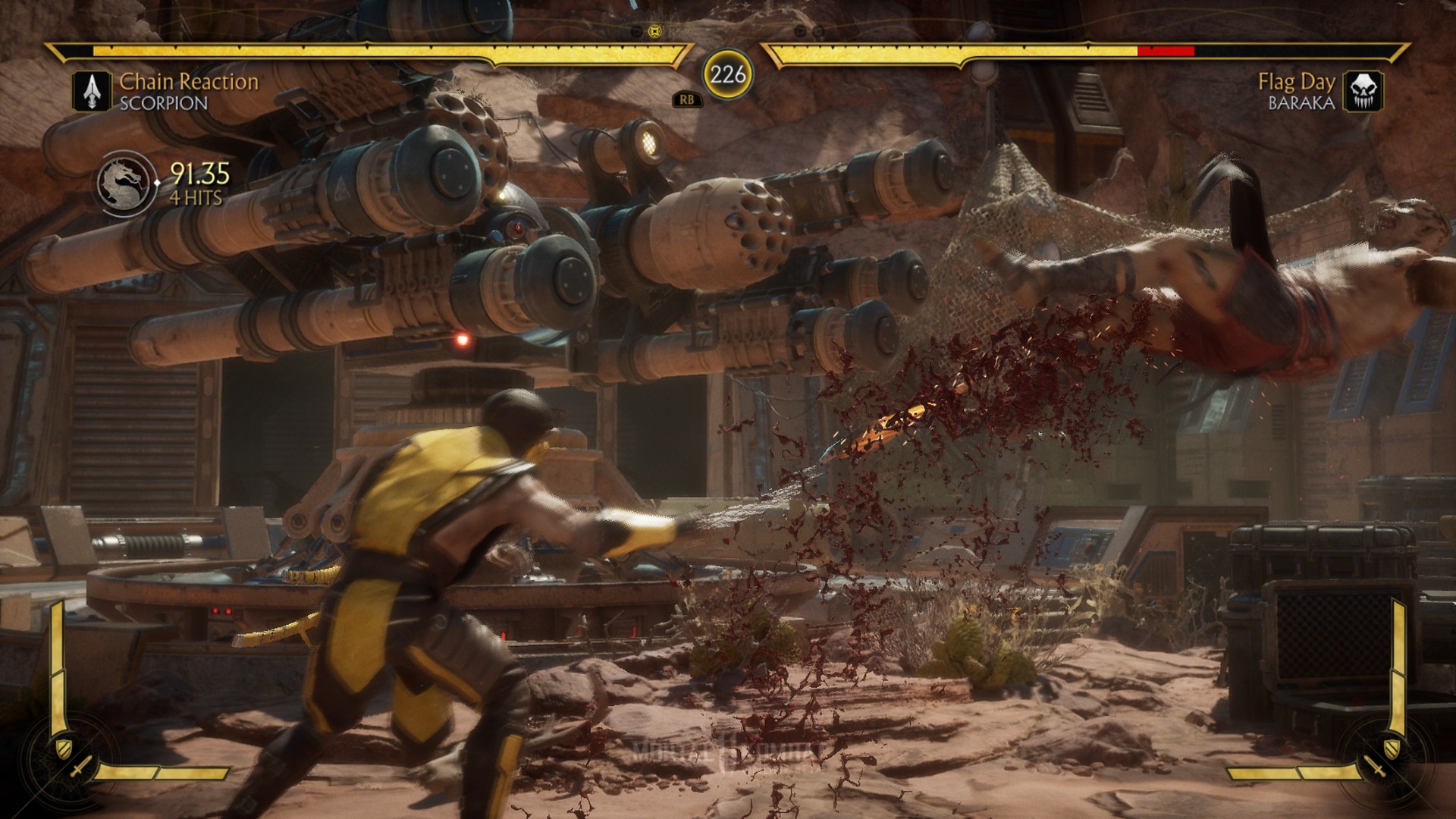
Task: Select the dragon emblem beside the combo counter
Action: [124, 184]
